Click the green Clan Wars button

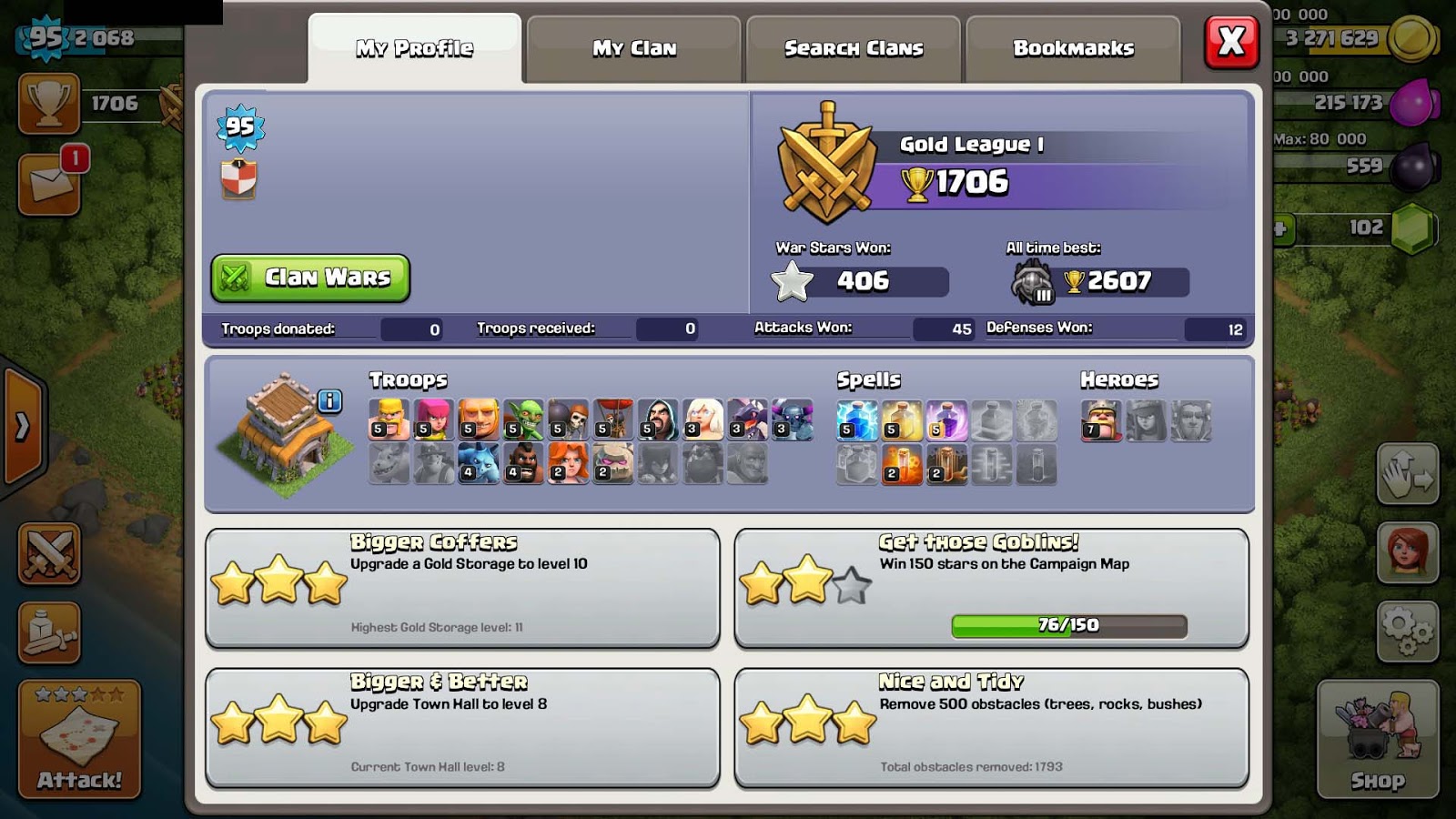tap(309, 278)
